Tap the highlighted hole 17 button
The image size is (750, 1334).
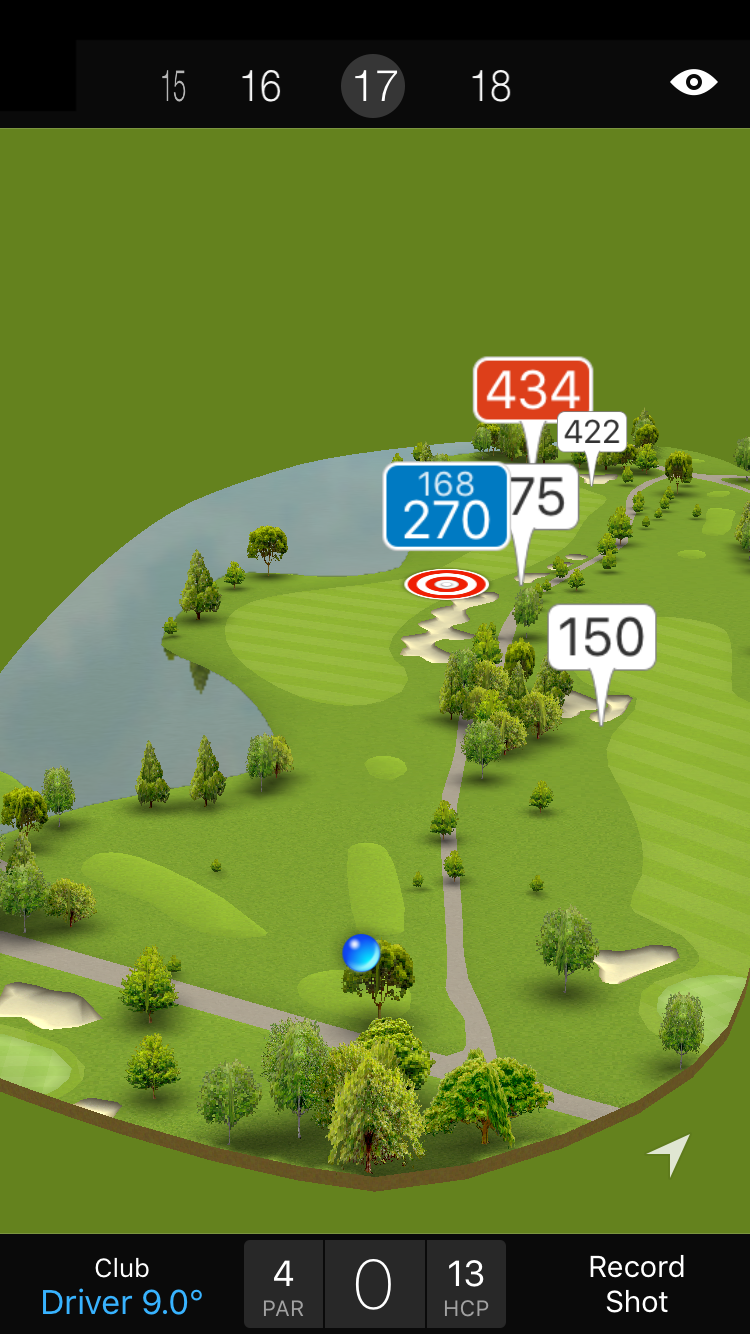(373, 87)
